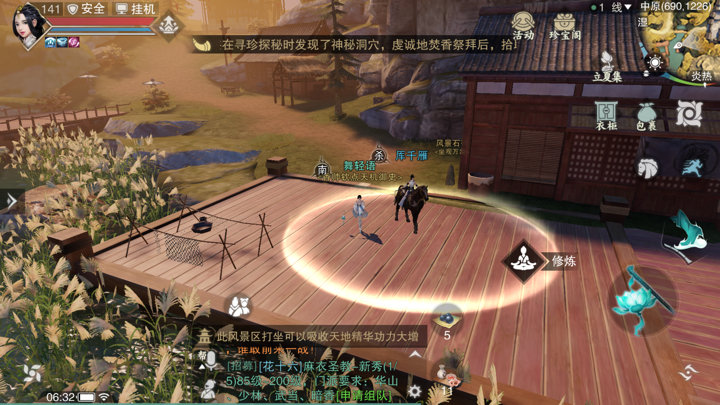This screenshot has width=720, height=405.
Task: Expand the left-edge side panel arrow
Action: (x=9, y=200)
